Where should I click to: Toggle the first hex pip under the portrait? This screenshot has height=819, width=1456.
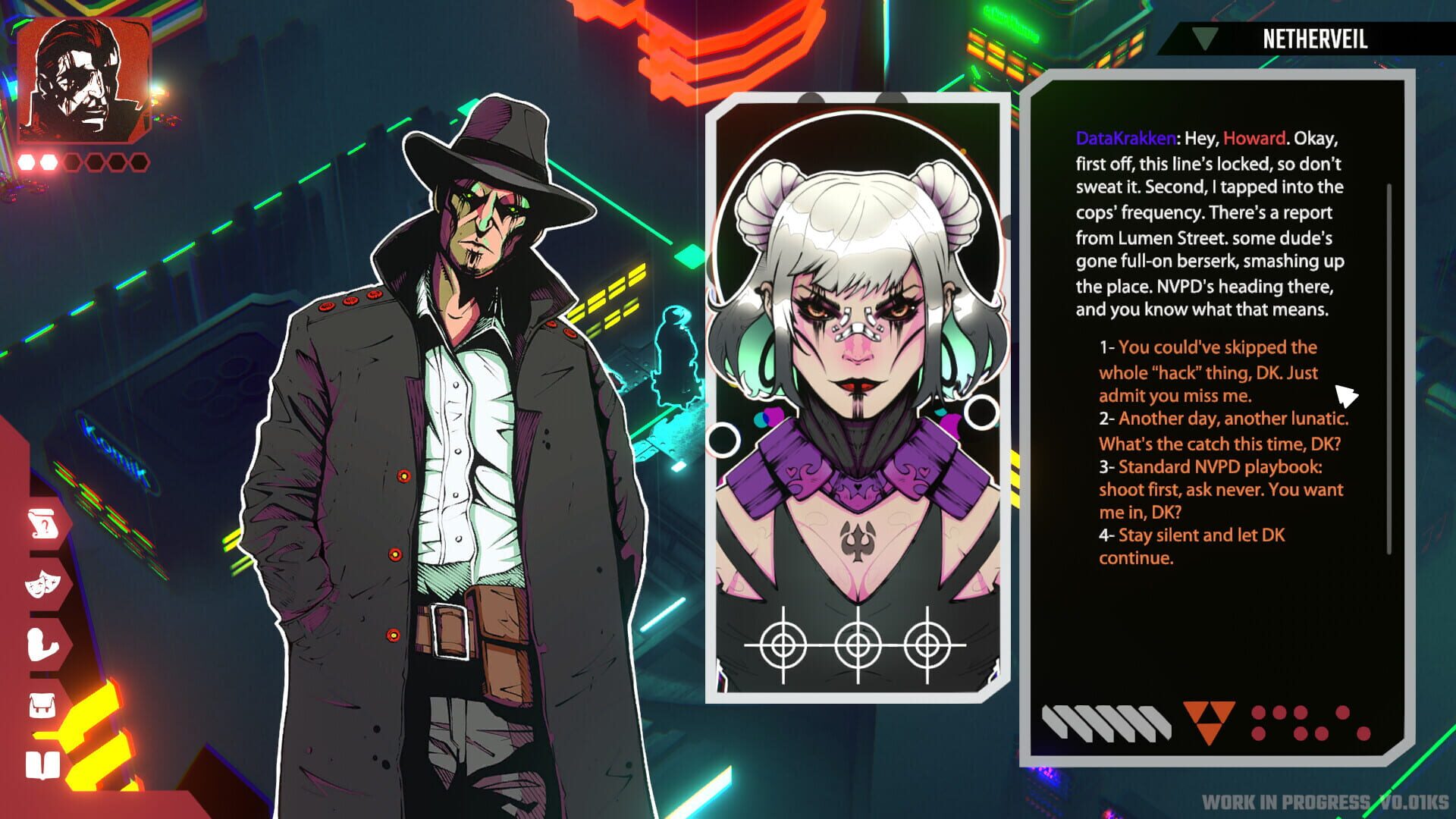tap(25, 162)
